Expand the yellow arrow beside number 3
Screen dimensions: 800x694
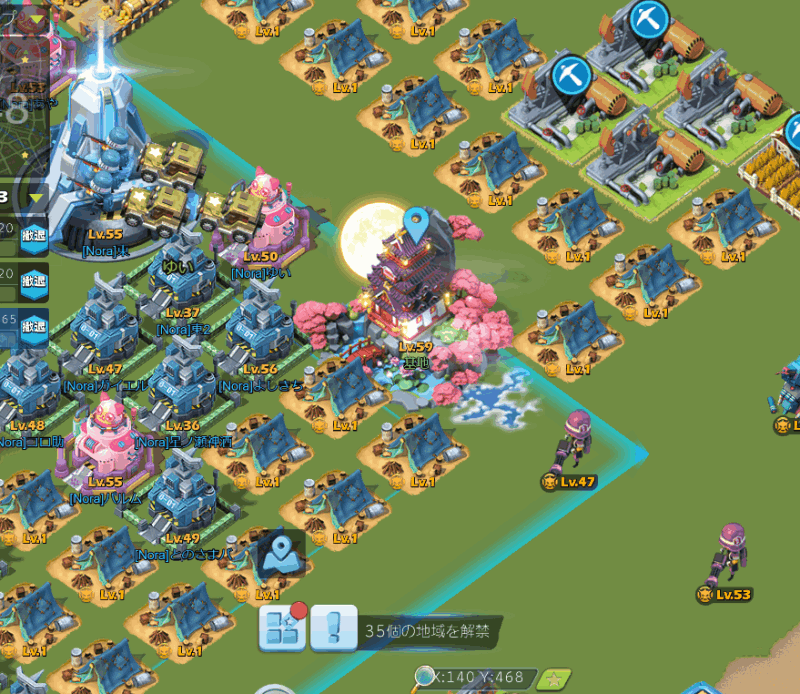click(37, 197)
